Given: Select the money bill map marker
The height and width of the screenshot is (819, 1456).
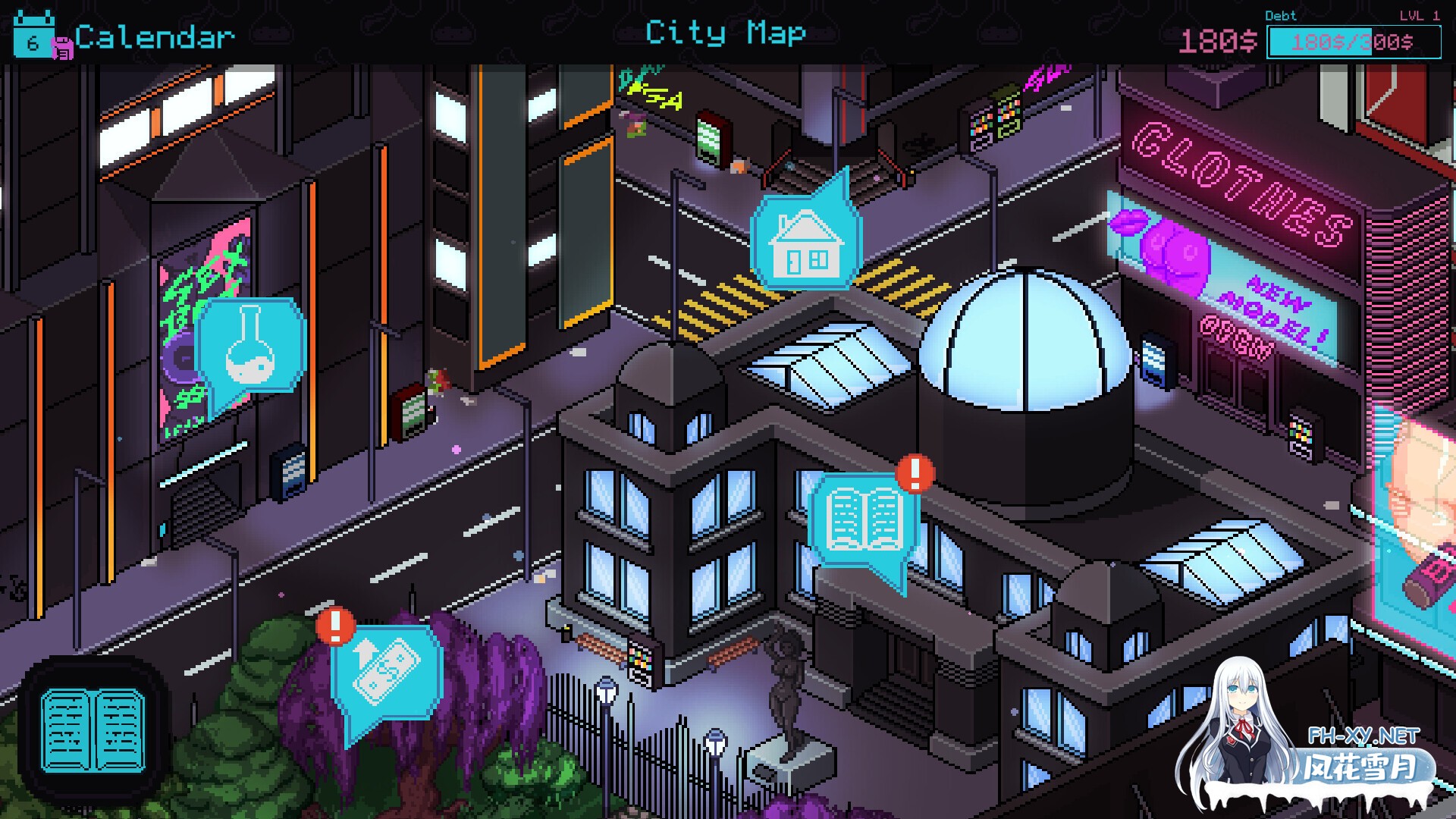Looking at the screenshot, I should [385, 671].
